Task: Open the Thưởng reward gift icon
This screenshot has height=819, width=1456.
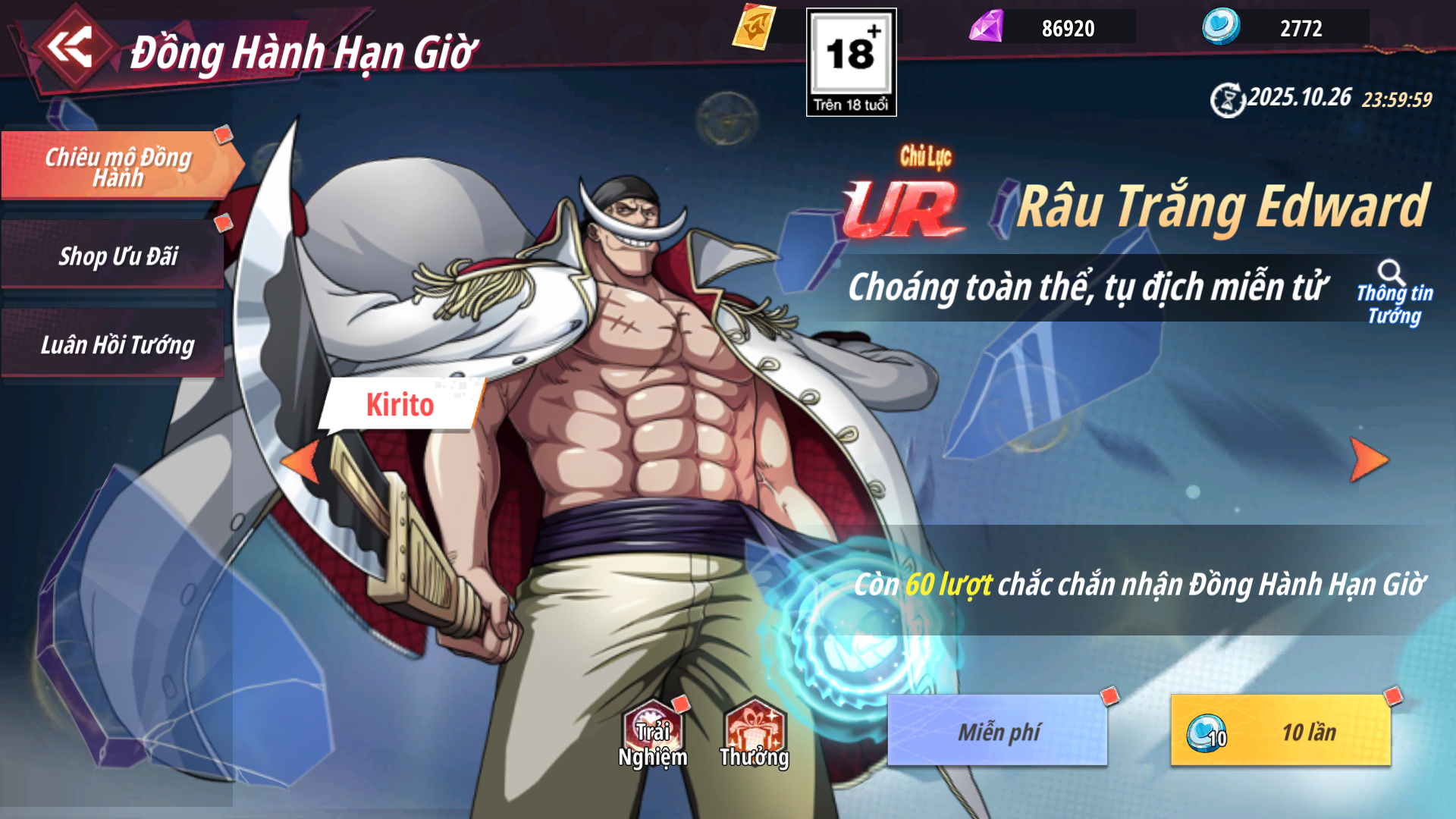Action: tap(755, 734)
